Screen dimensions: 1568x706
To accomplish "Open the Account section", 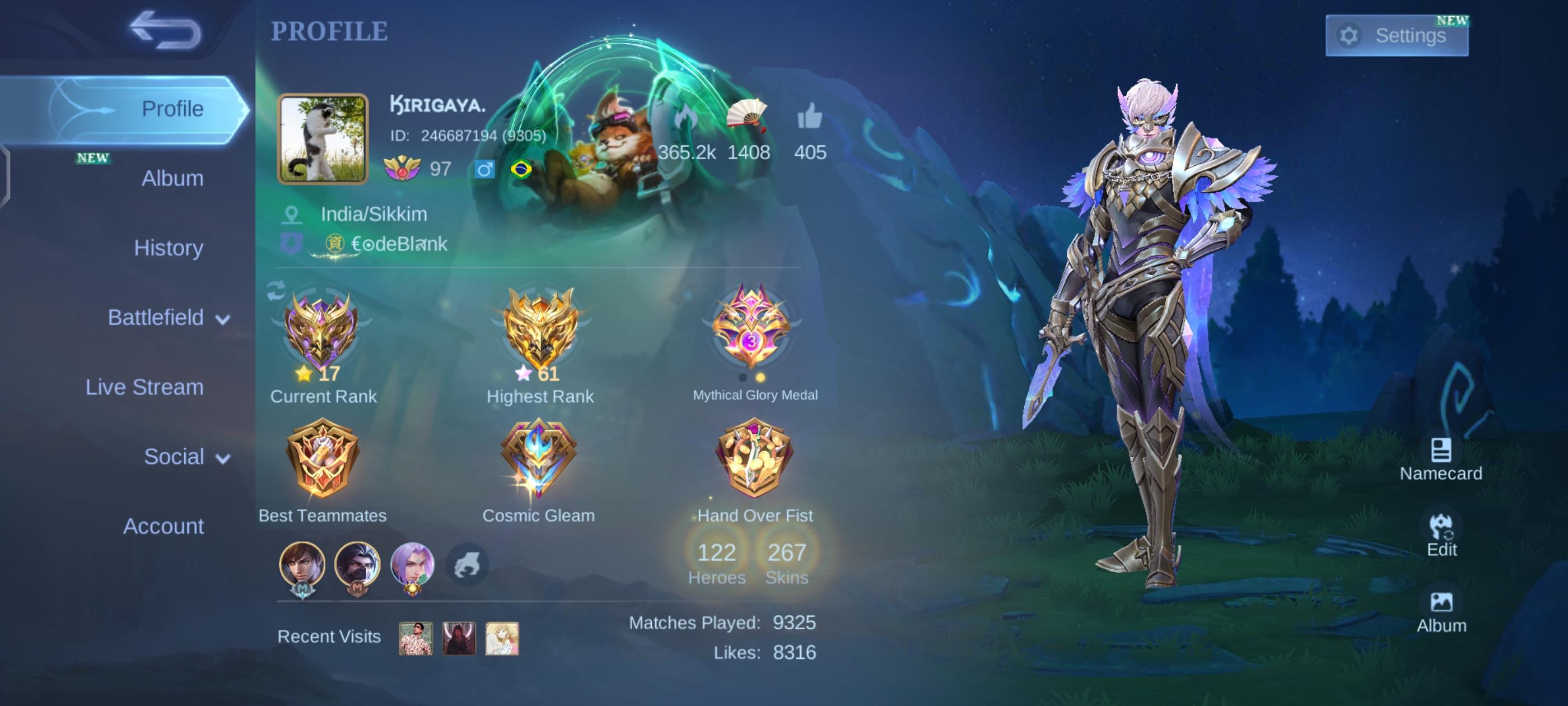I will (164, 525).
